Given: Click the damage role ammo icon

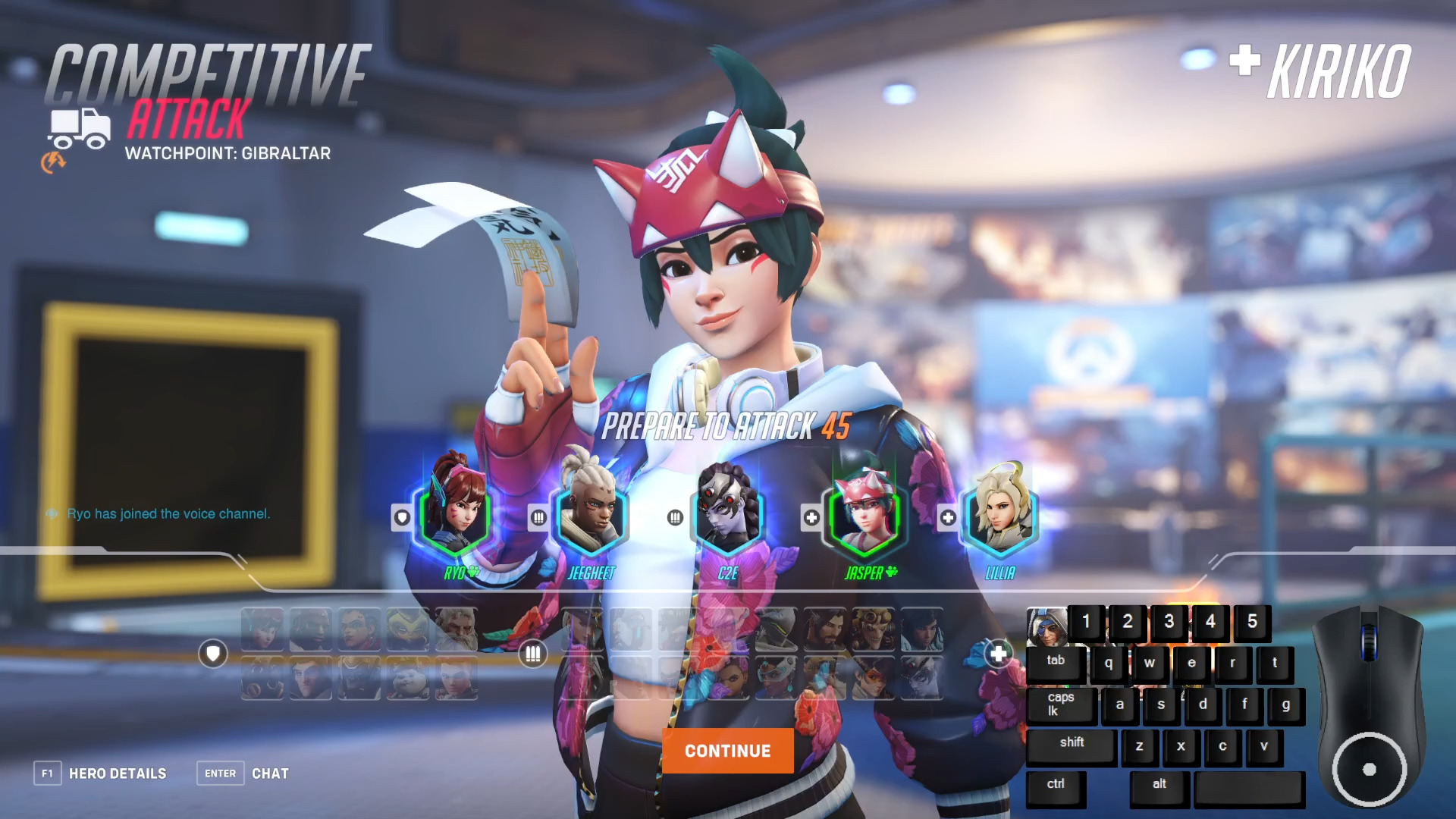Looking at the screenshot, I should coord(533,654).
